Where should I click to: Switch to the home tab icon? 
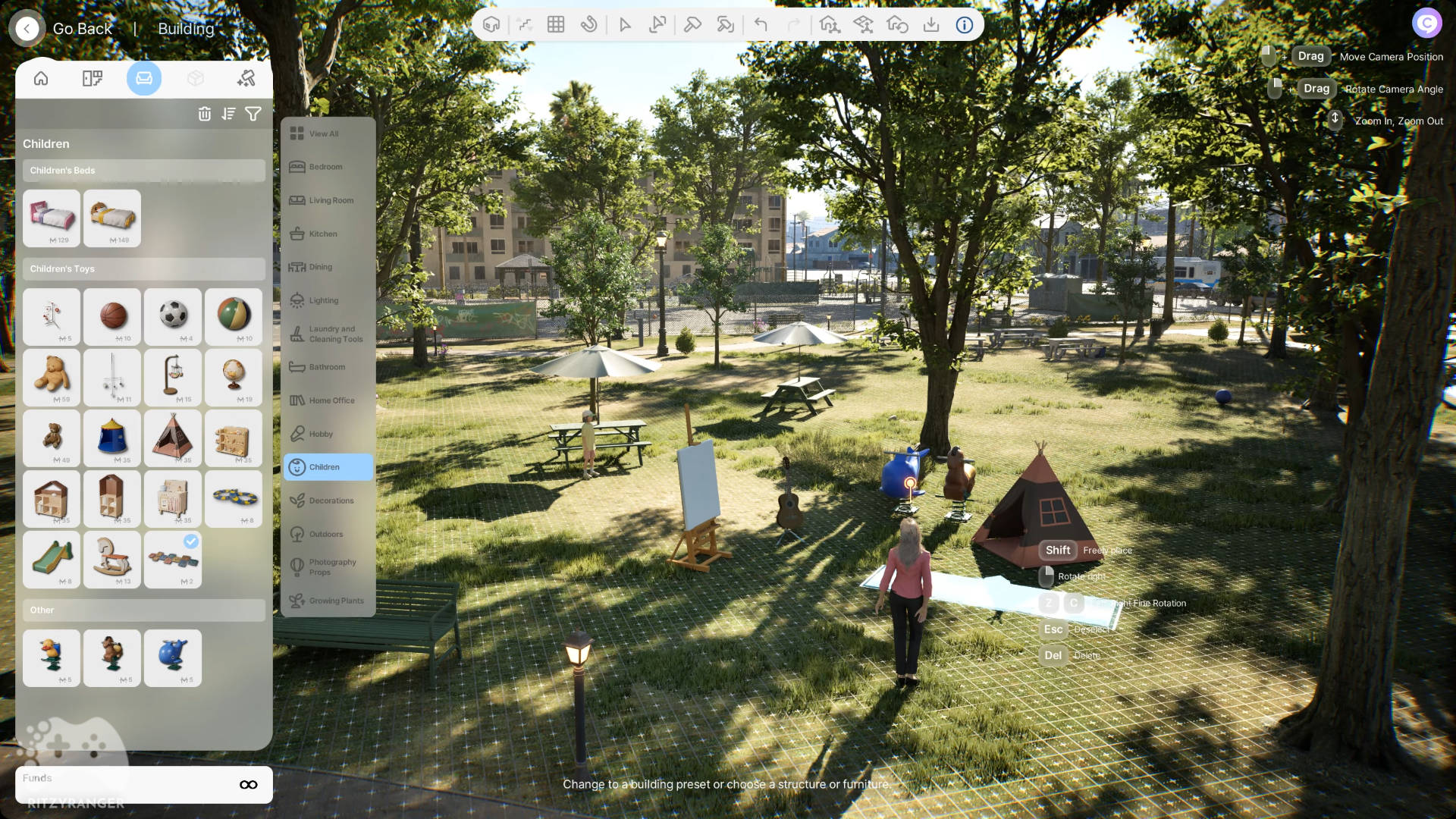tap(41, 78)
